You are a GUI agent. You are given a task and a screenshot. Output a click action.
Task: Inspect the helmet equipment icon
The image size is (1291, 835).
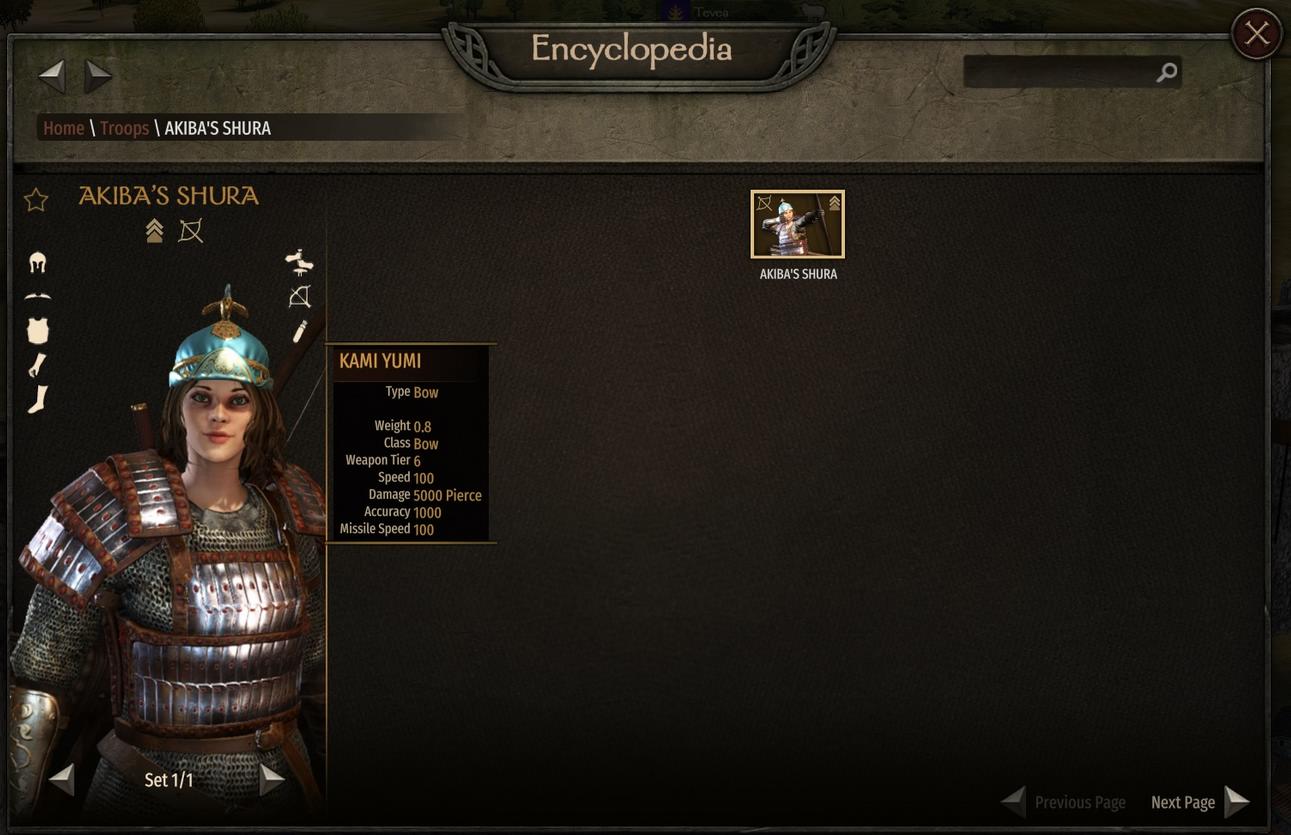(38, 263)
